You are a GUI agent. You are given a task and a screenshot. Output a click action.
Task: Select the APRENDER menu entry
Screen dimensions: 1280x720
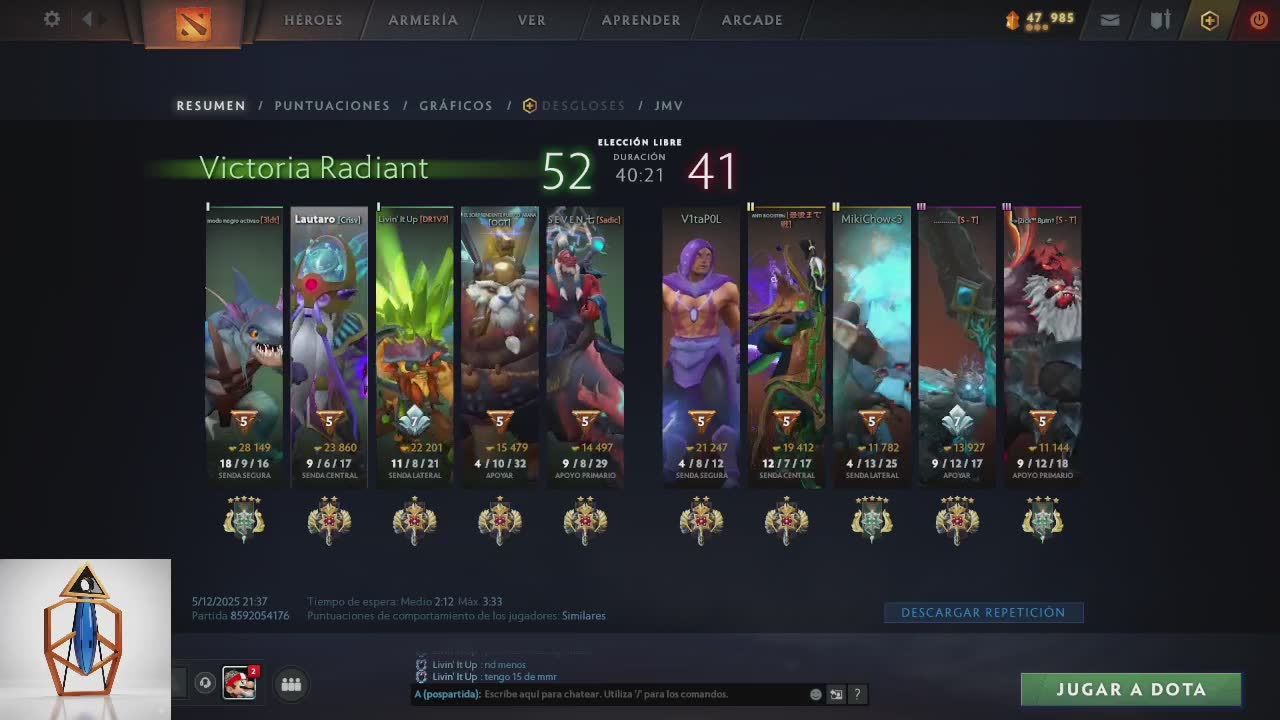tap(641, 20)
